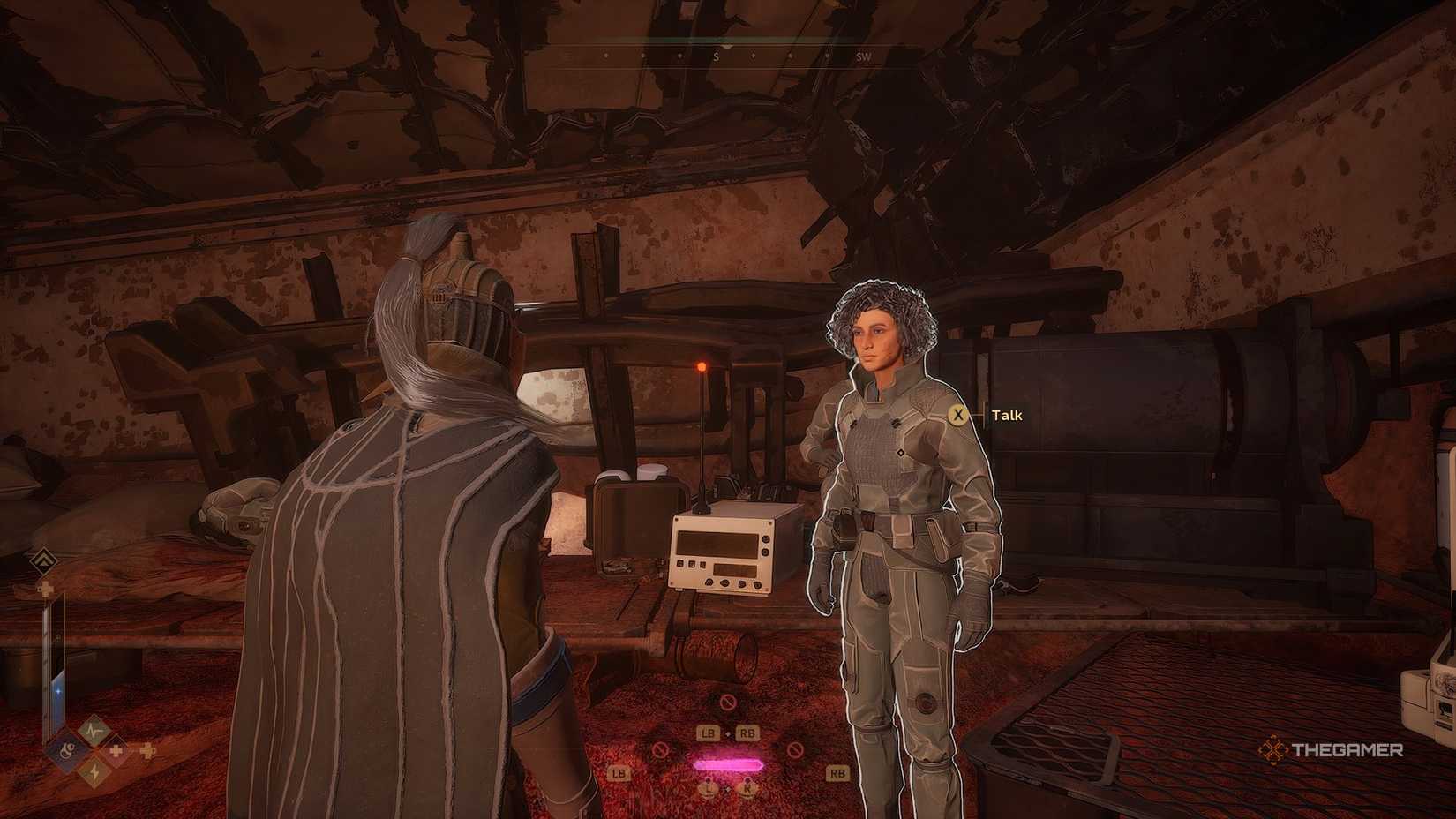Select the heartbeat vitals icon on the left HUD
The width and height of the screenshot is (1456, 819).
[94, 730]
